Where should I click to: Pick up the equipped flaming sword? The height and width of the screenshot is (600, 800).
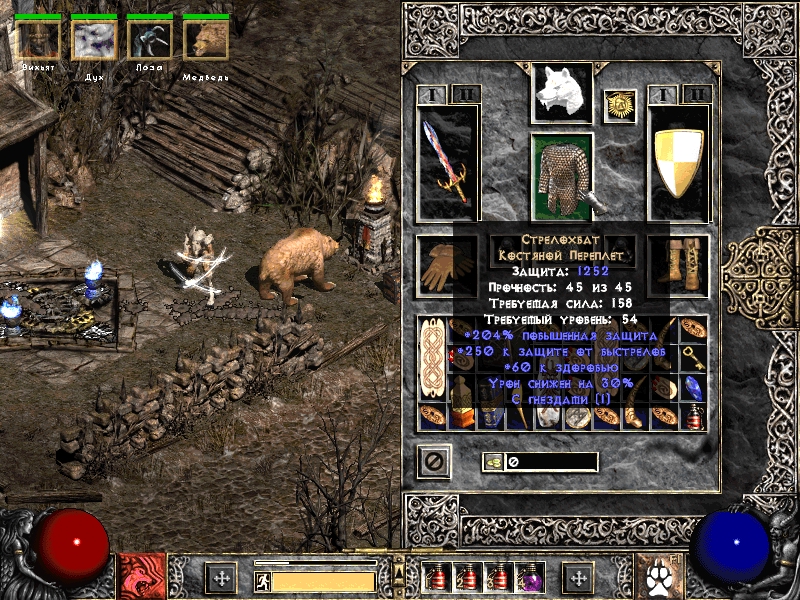click(446, 162)
